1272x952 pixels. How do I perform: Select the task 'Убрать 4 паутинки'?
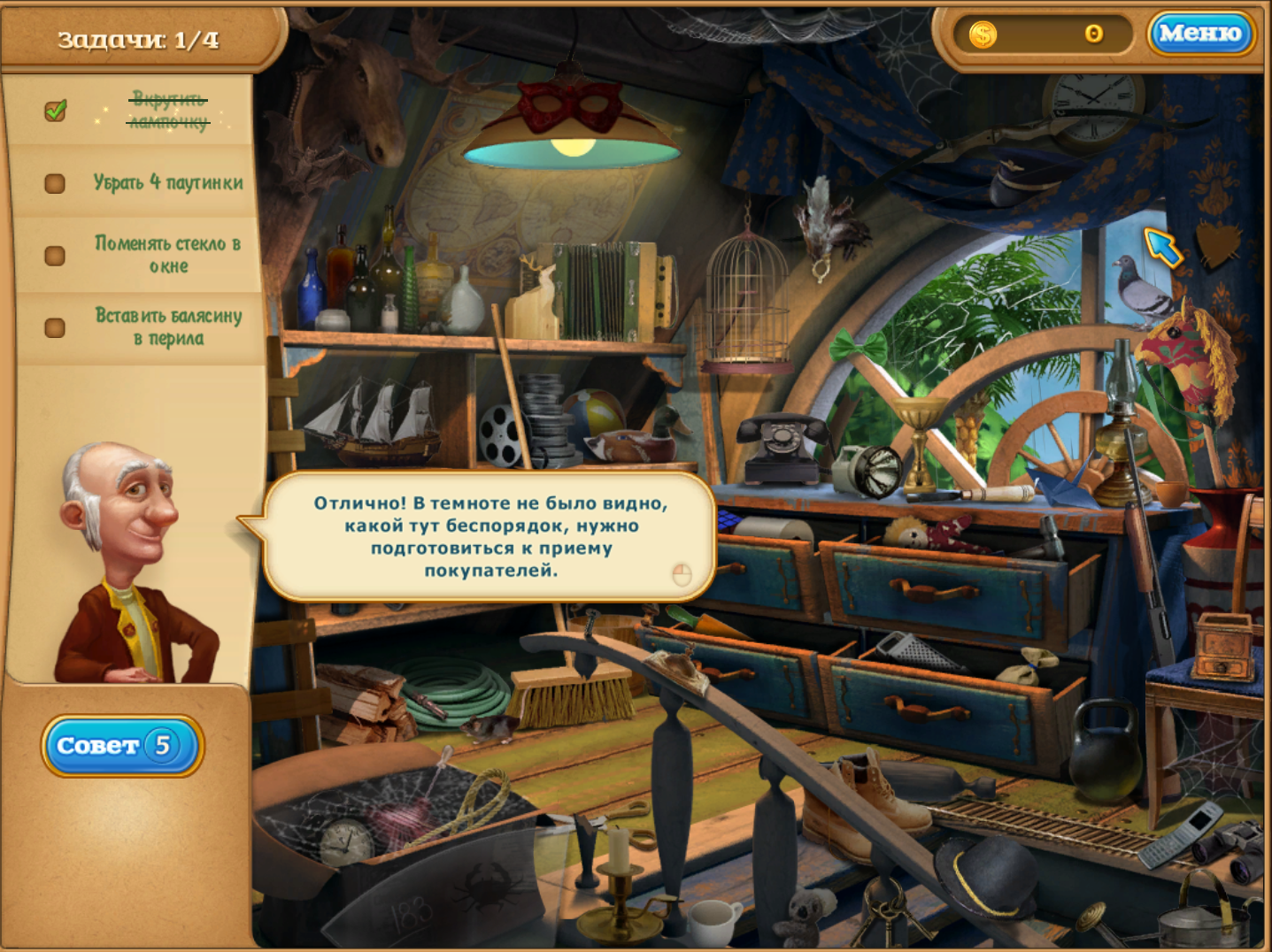(x=168, y=182)
